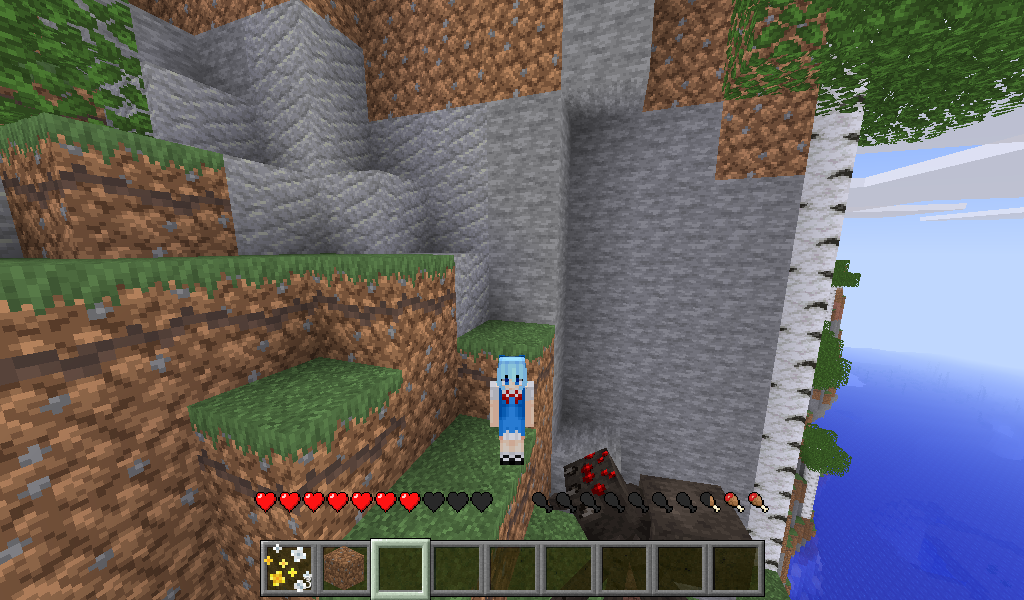Select the dirt block hotbar slot
Screen dimensions: 1024x600
pyautogui.click(x=345, y=568)
